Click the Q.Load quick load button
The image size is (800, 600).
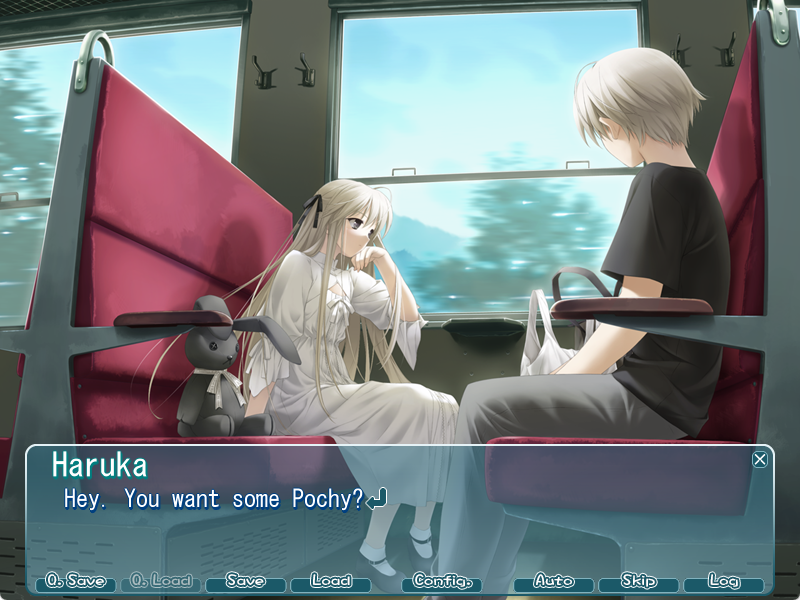pos(160,581)
